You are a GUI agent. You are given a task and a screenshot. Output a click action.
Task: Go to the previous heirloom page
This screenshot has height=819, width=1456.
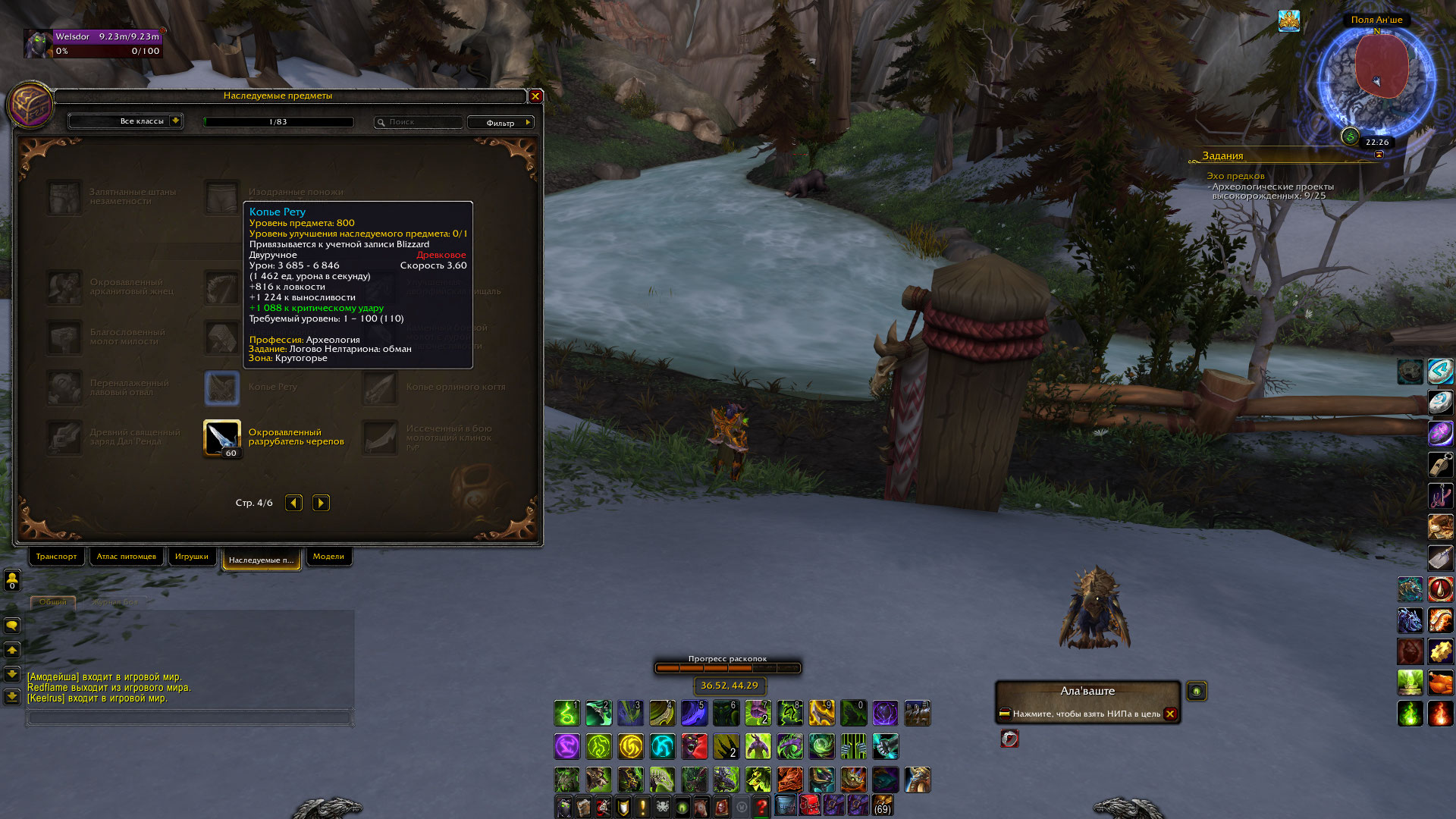[x=293, y=503]
